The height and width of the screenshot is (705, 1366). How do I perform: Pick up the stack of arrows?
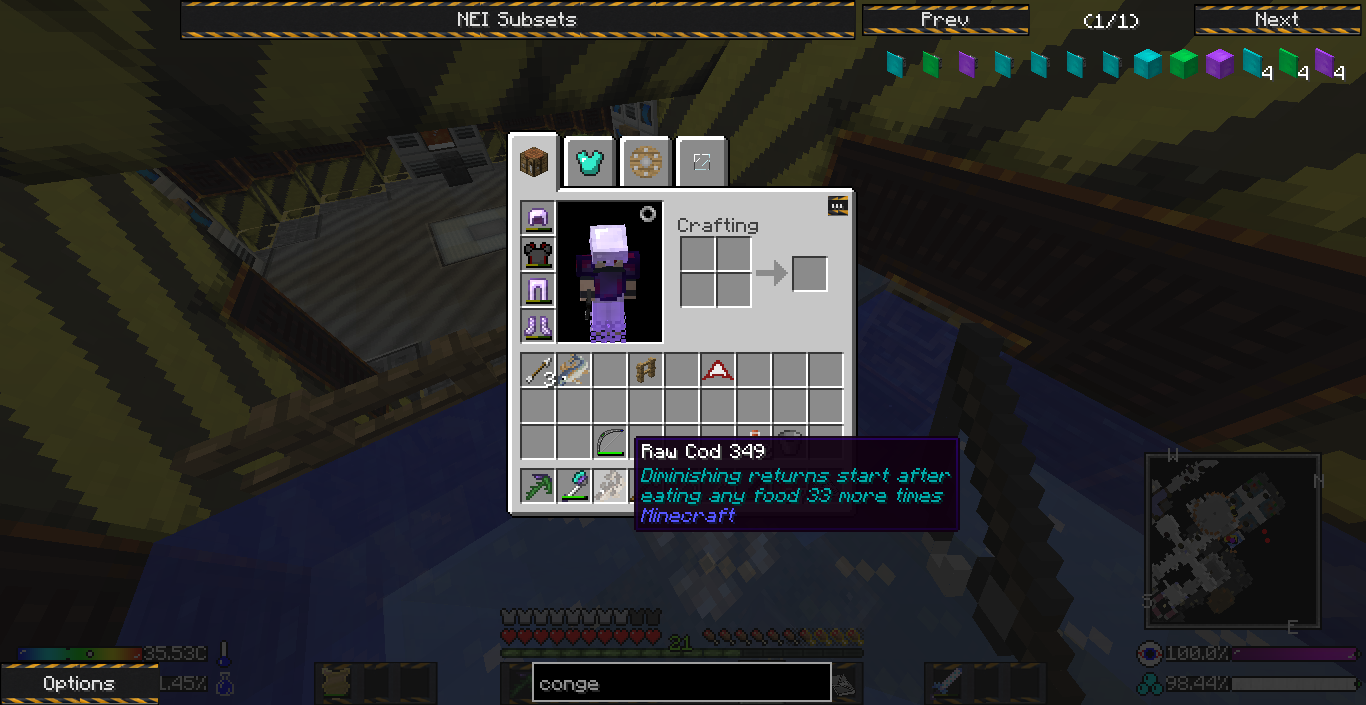click(538, 371)
